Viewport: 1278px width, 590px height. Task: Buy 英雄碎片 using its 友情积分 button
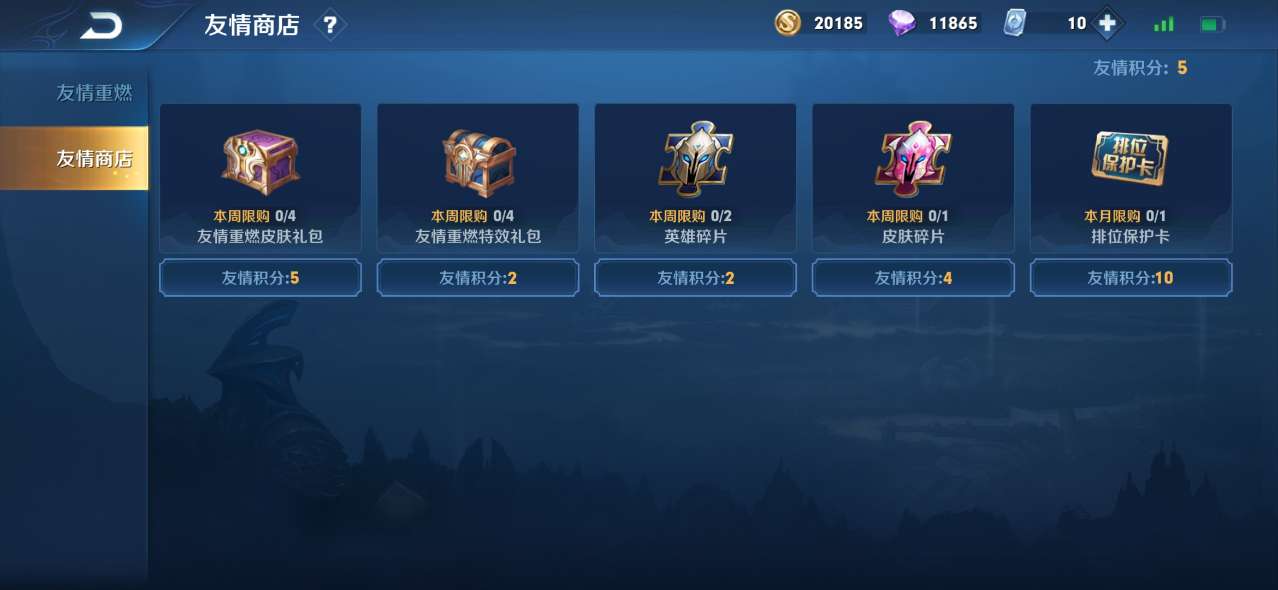tap(695, 278)
